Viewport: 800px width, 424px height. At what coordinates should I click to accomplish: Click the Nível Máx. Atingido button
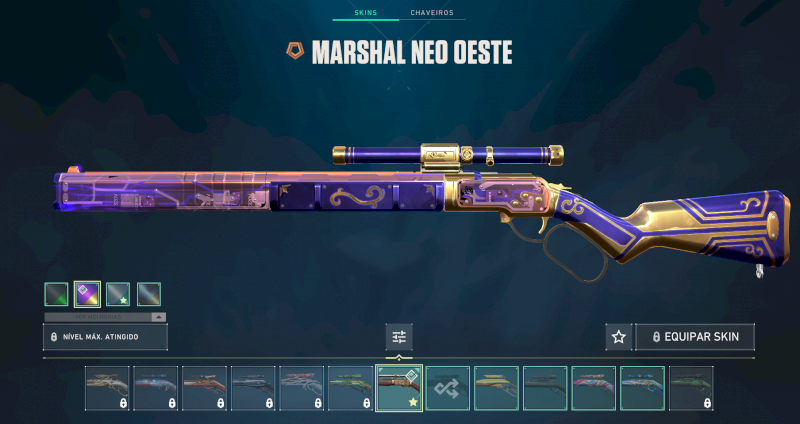click(x=105, y=337)
